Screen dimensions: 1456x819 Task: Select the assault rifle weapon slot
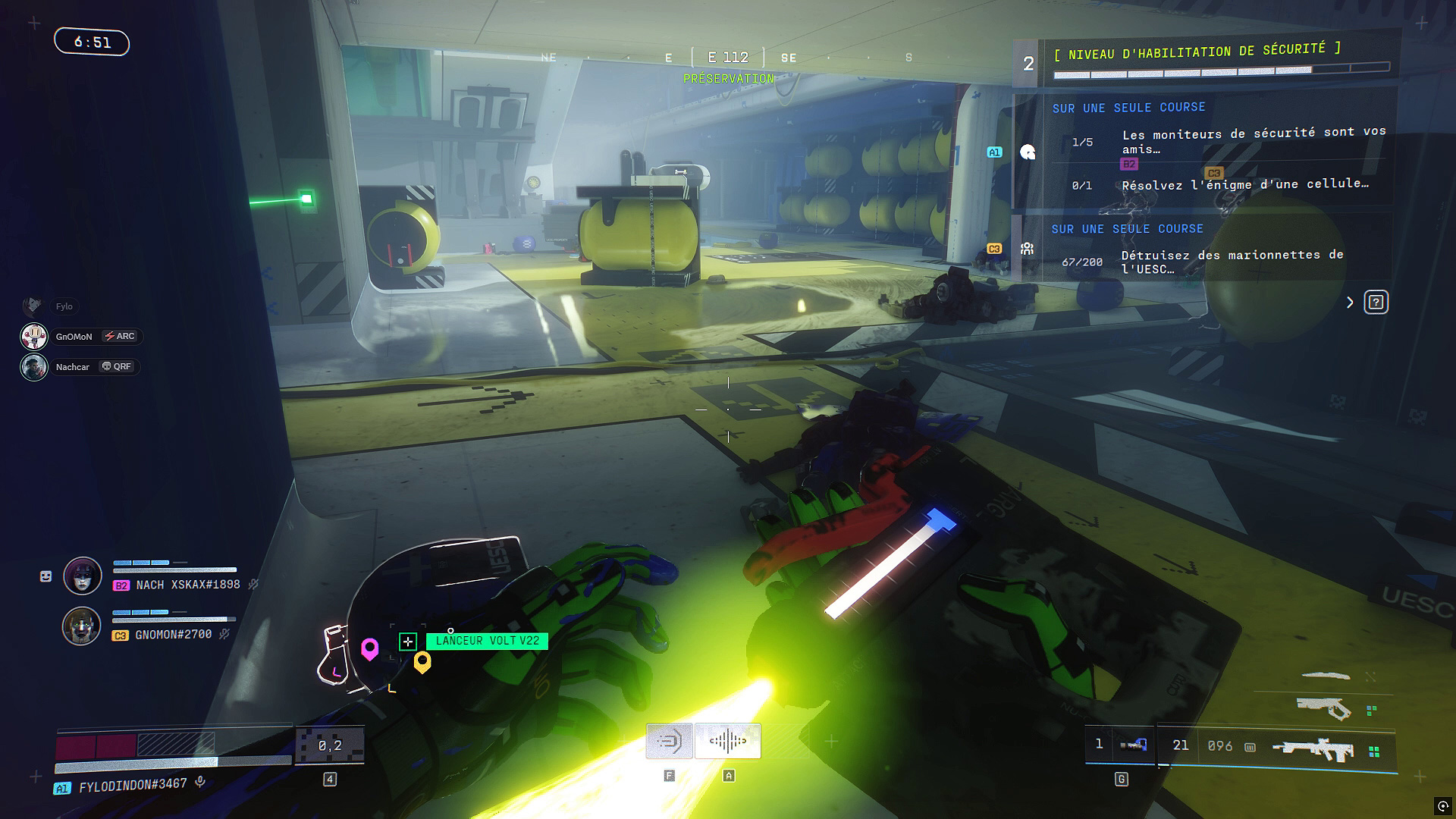(x=1313, y=749)
